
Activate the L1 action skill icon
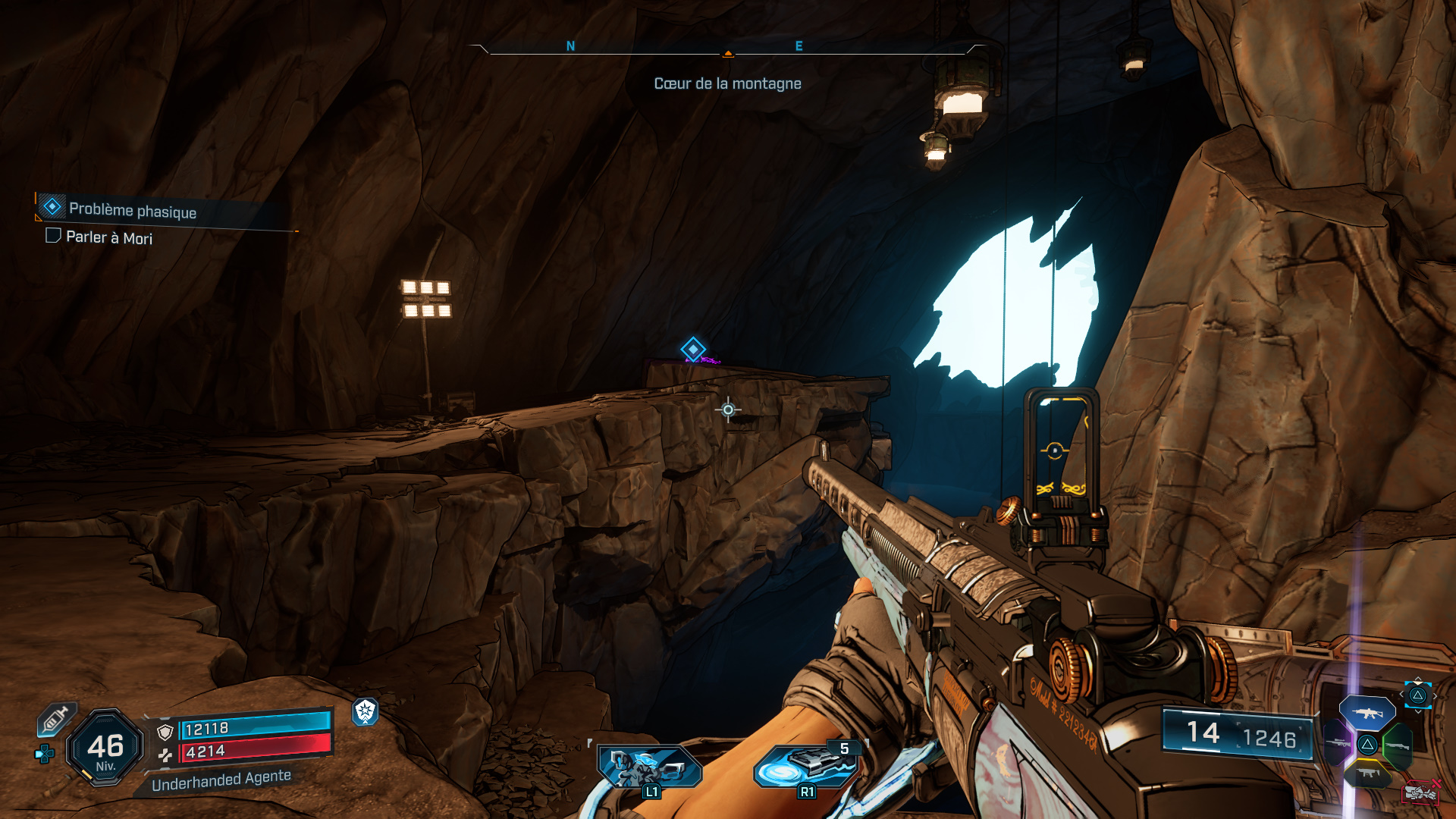coord(649,766)
